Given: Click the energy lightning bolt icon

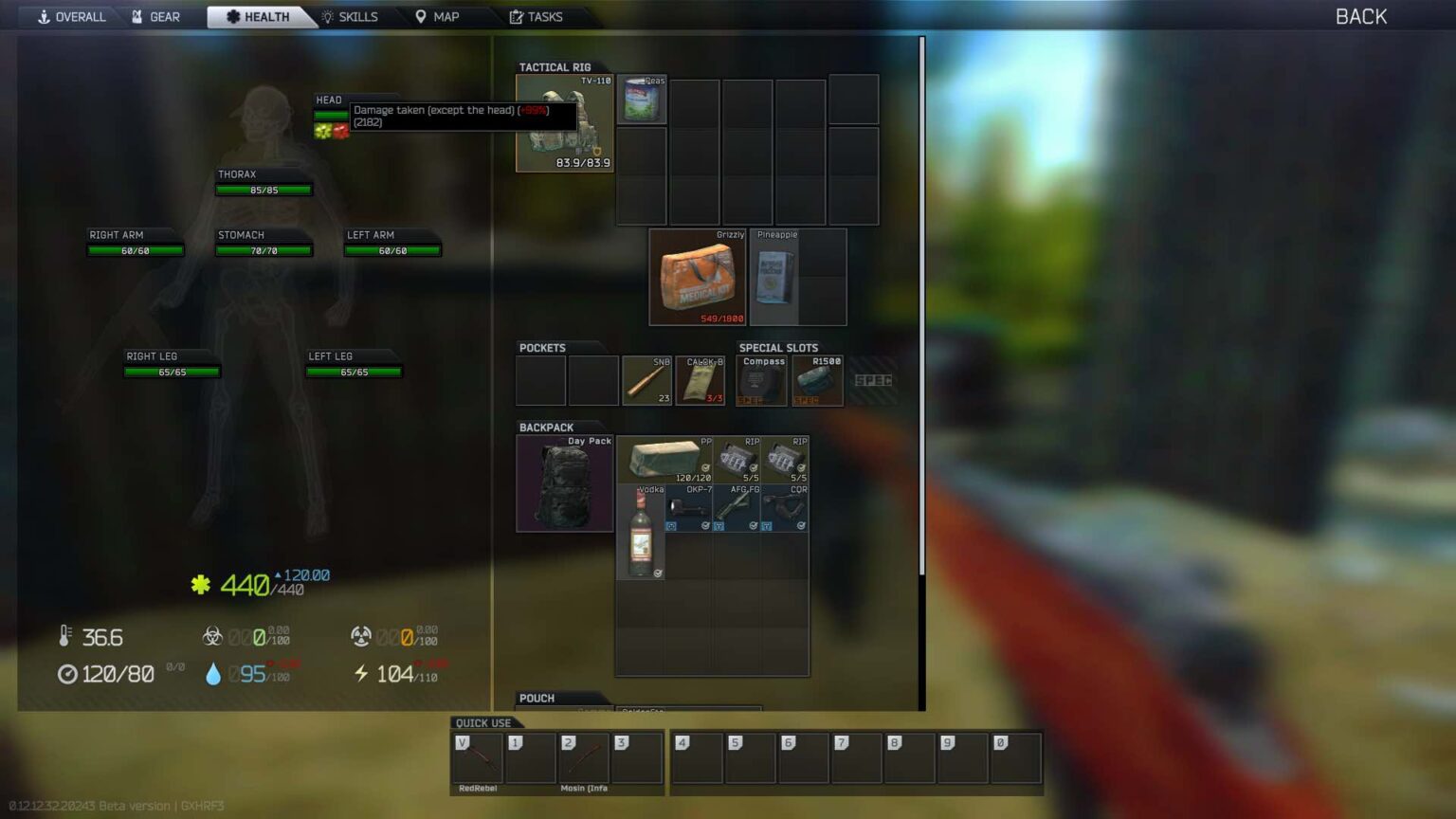Looking at the screenshot, I should (363, 674).
